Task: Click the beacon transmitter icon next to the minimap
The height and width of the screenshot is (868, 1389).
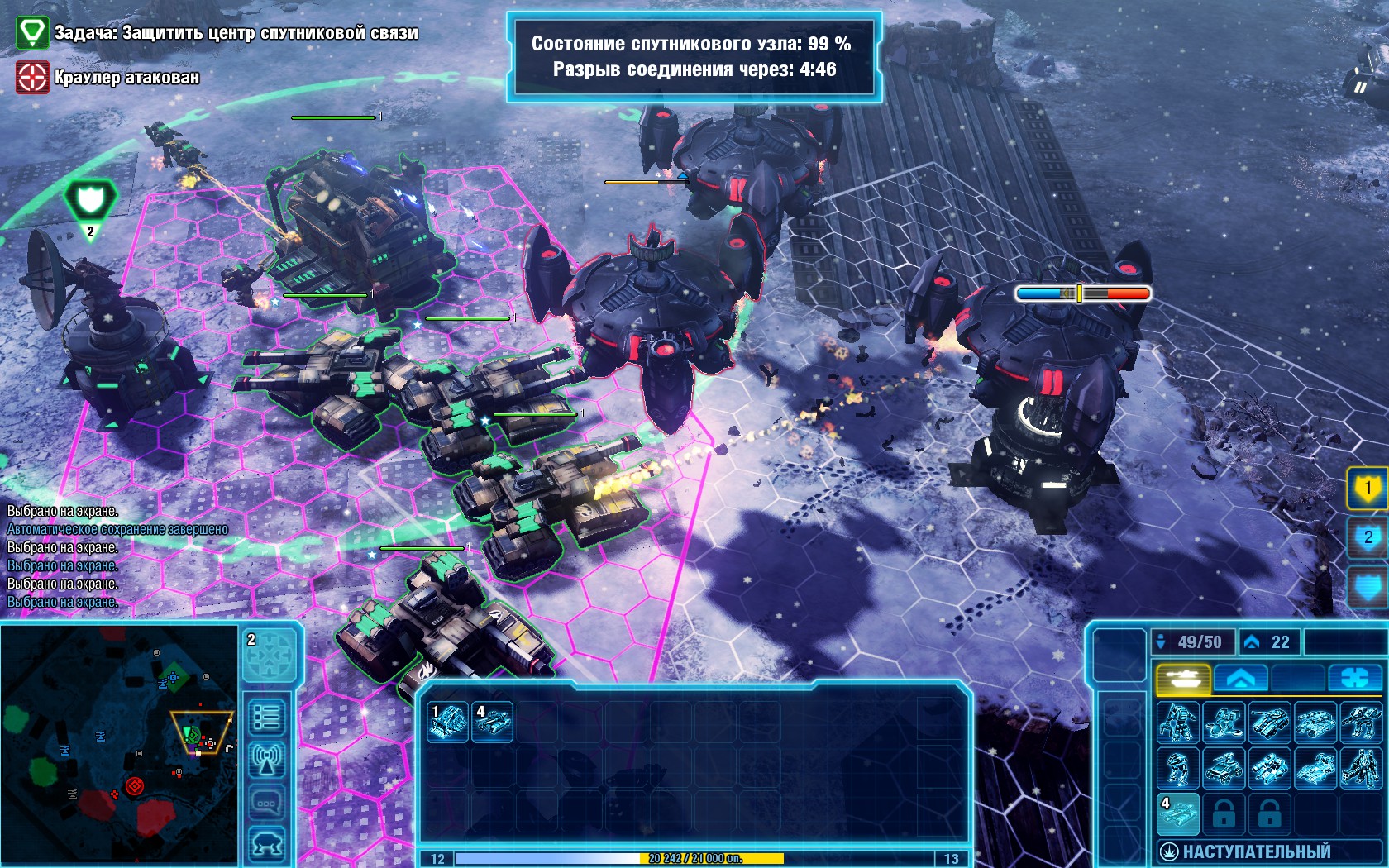Action: 268,759
